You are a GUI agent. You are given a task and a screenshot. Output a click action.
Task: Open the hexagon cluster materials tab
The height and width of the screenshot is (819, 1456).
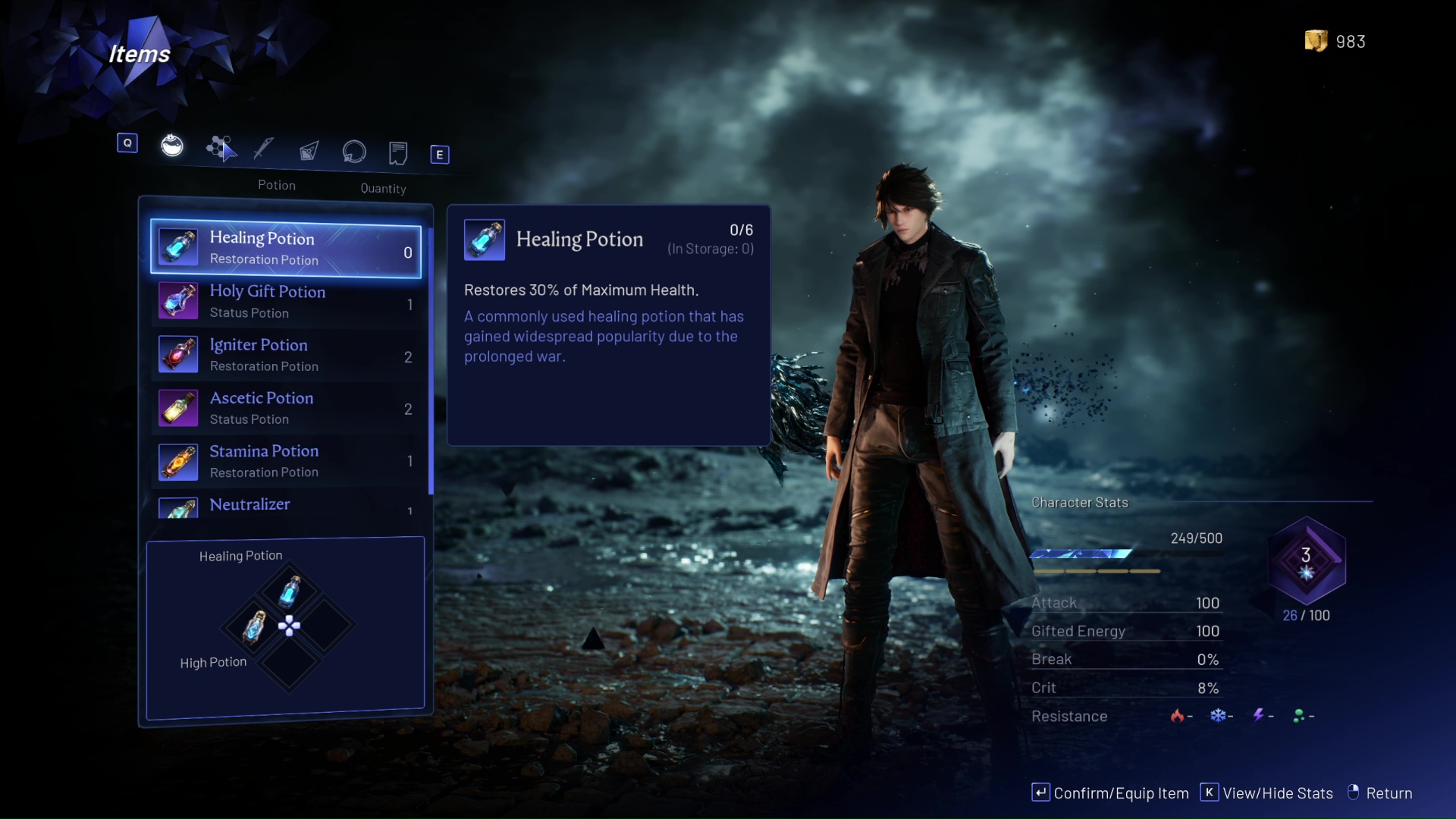click(x=220, y=148)
